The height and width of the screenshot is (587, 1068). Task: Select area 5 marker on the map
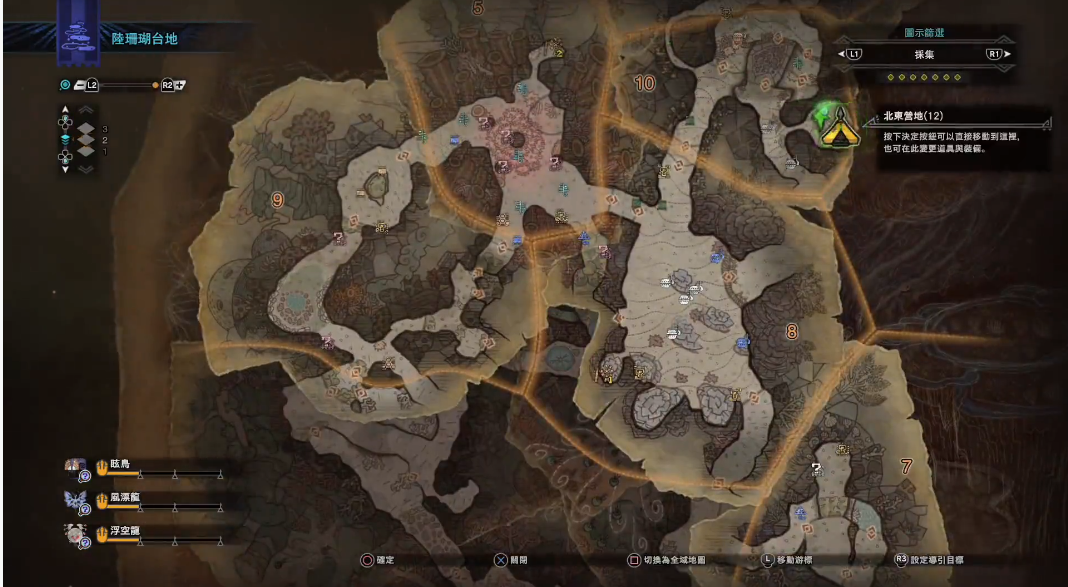477,9
